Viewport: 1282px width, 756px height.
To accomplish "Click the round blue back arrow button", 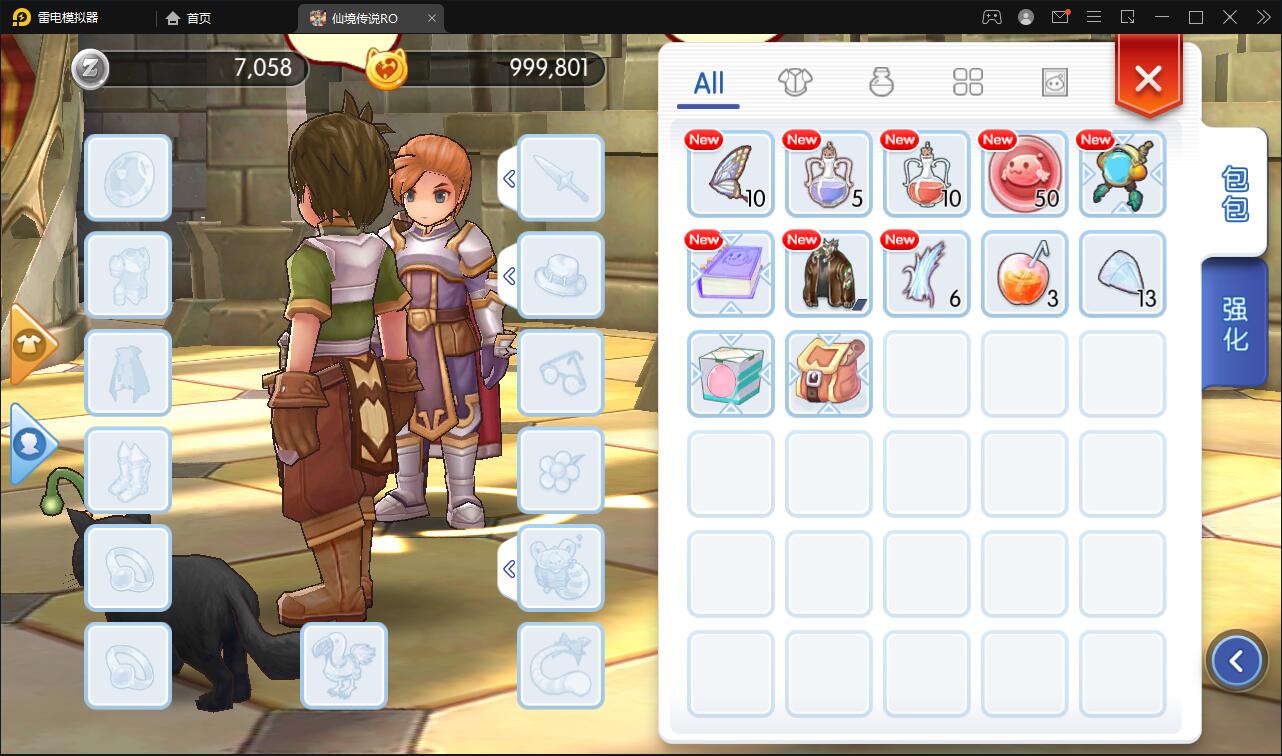I will [x=1237, y=661].
